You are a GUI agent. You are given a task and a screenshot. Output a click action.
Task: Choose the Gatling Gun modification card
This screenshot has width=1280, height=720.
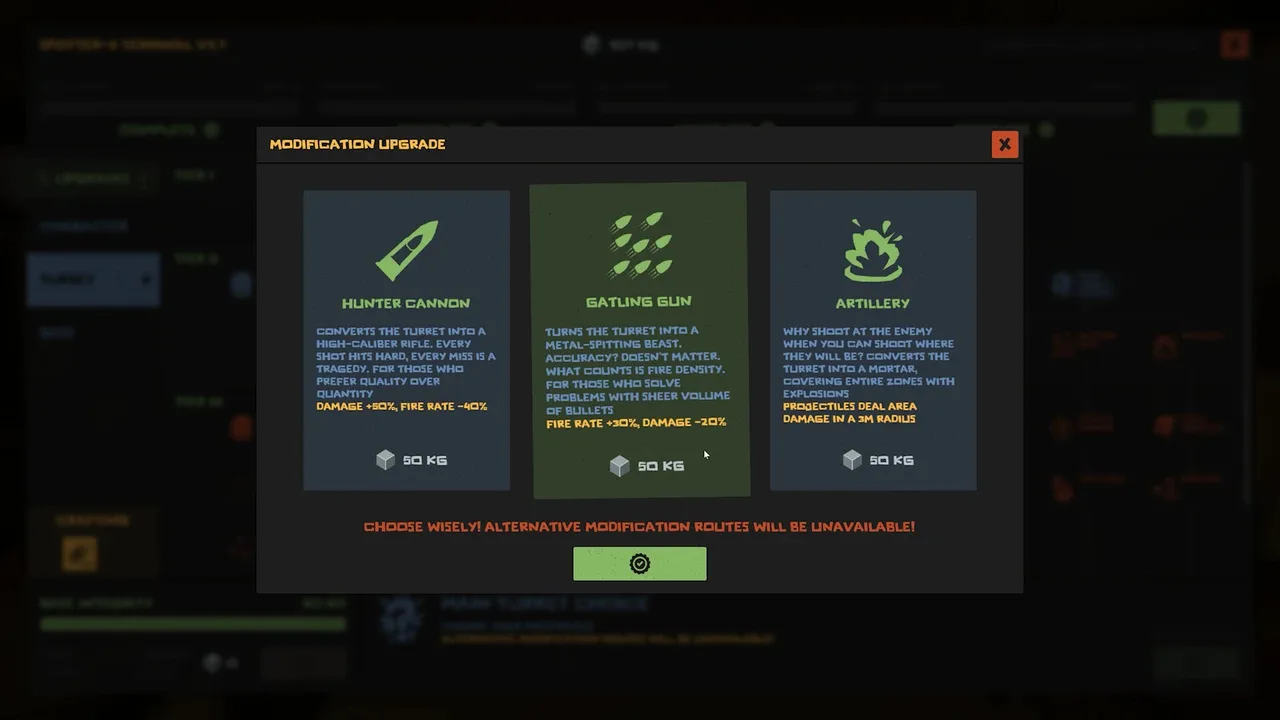point(639,340)
